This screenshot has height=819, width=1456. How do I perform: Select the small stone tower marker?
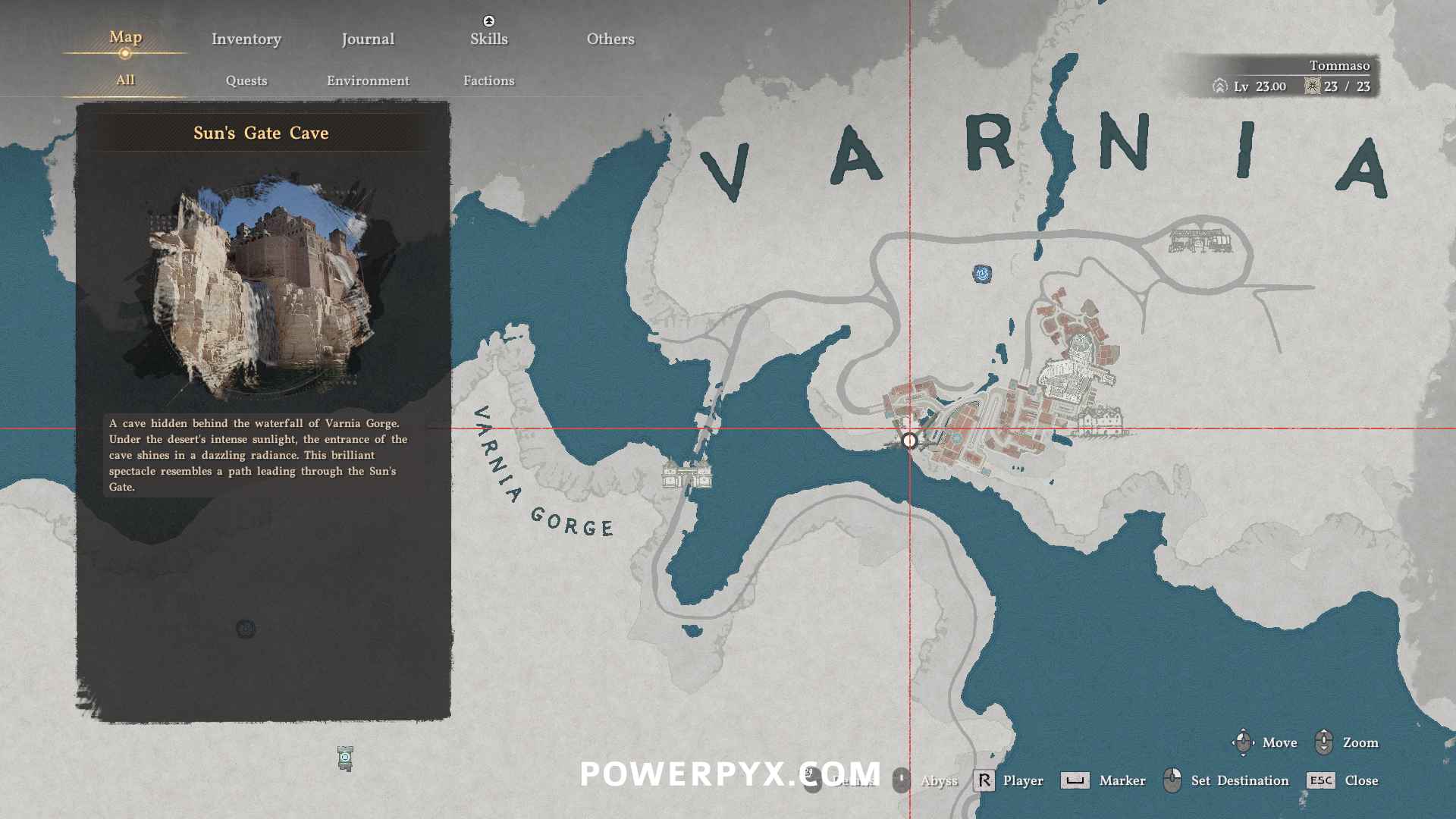pyautogui.click(x=345, y=758)
